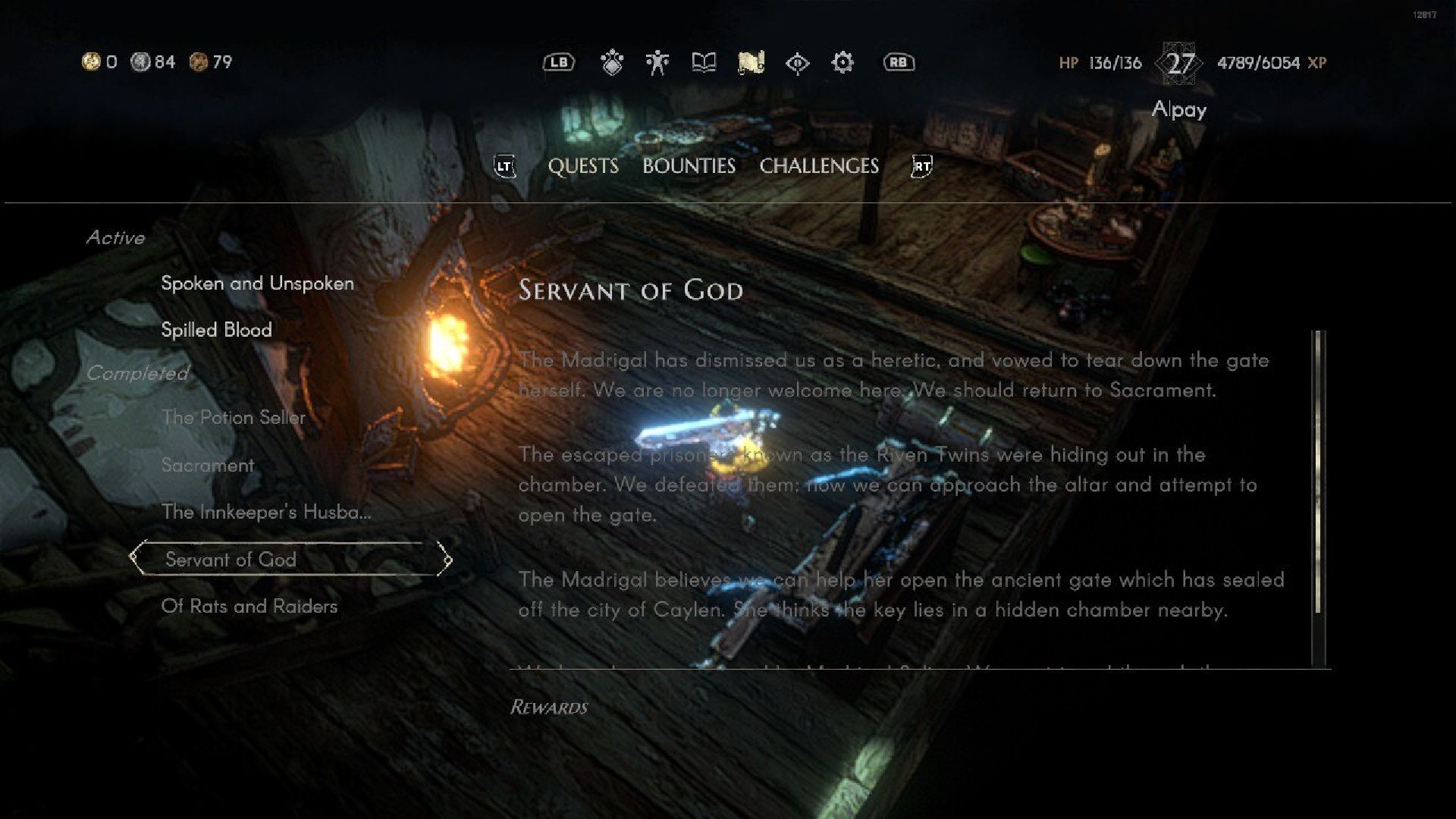Click the quest description scrollbar

click(1318, 472)
